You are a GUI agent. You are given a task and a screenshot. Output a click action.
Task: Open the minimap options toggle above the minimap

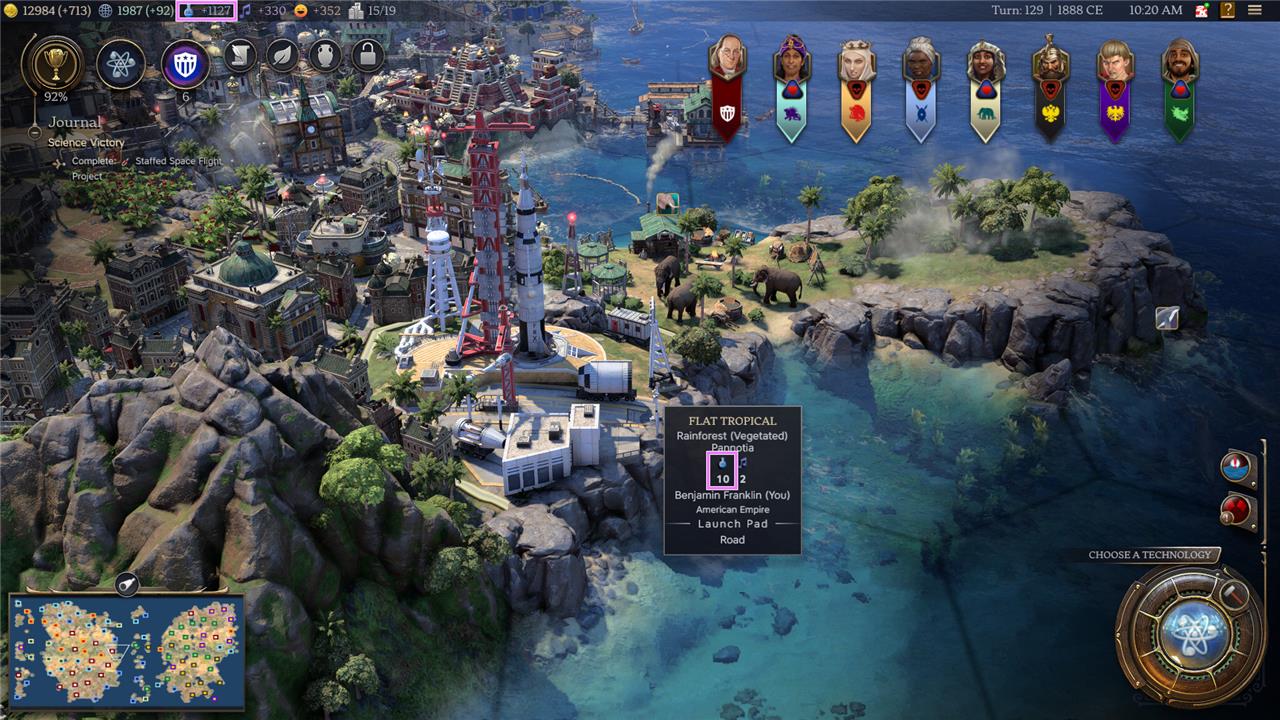point(127,584)
